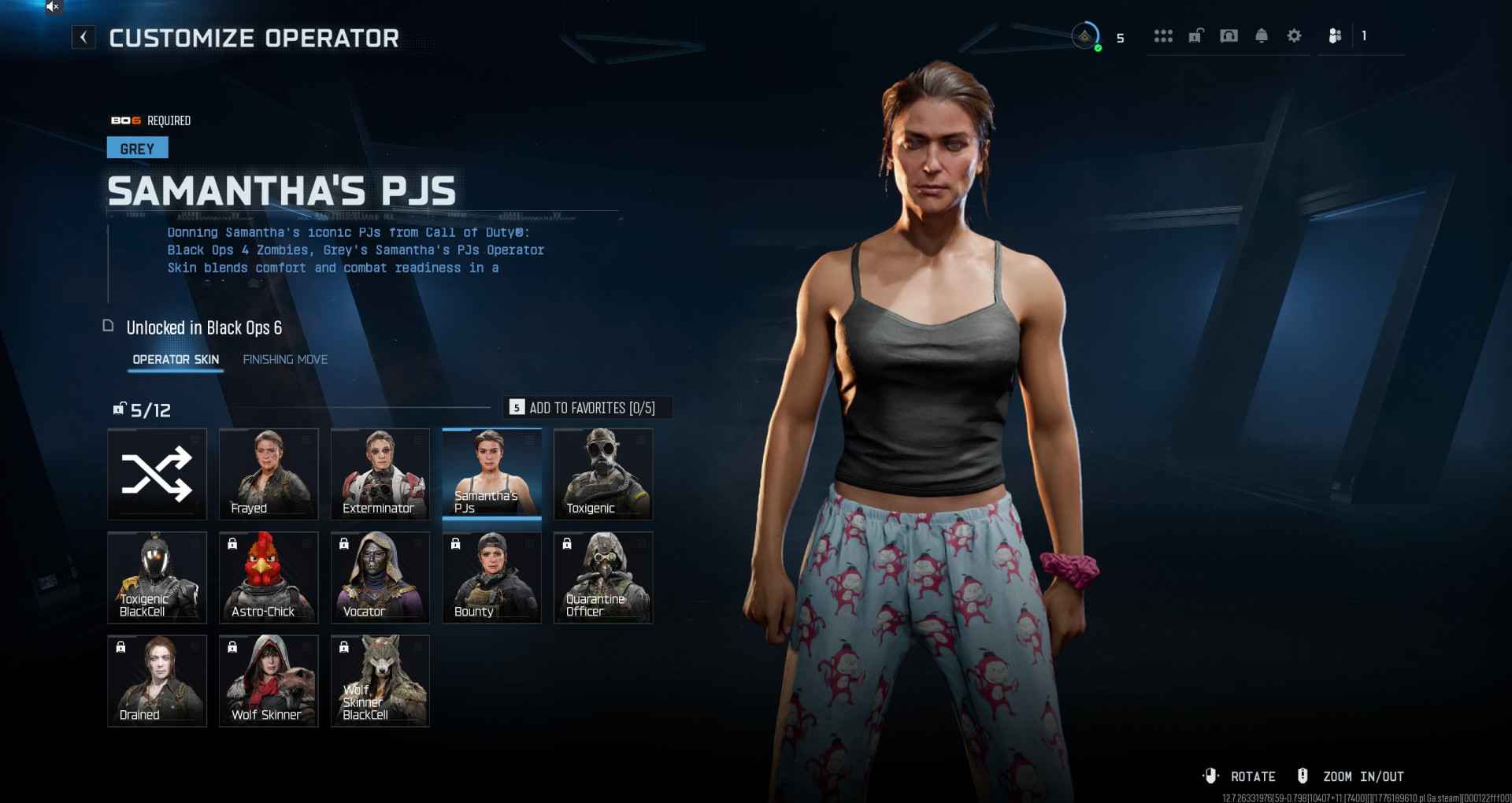The height and width of the screenshot is (803, 1512).
Task: Pick the Toxigenic BlackCell skin
Action: (x=157, y=577)
